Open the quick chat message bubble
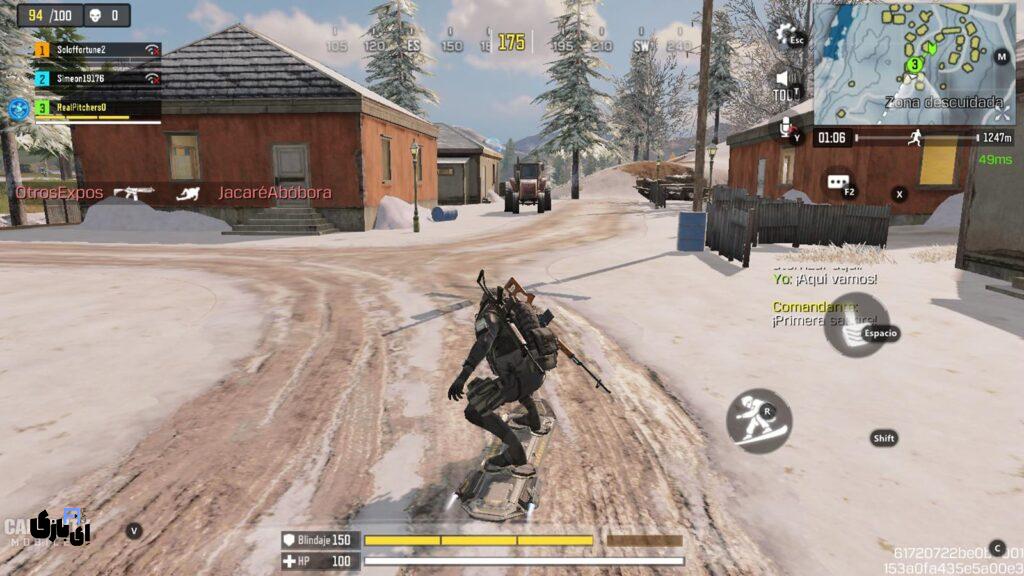 point(836,182)
